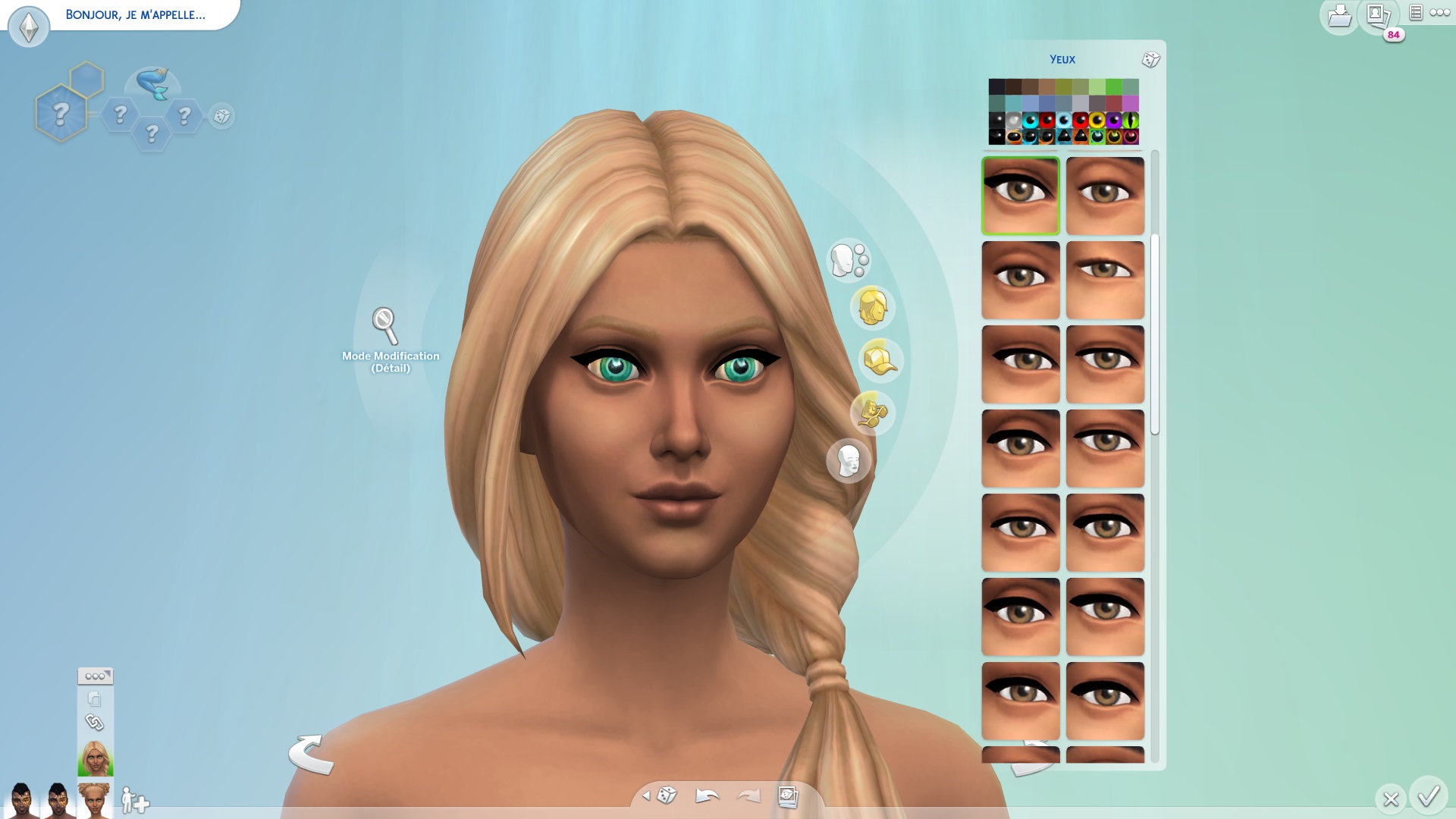Pick the bright green eye color swatch
Screen dimensions: 1456x819
pos(1114,87)
